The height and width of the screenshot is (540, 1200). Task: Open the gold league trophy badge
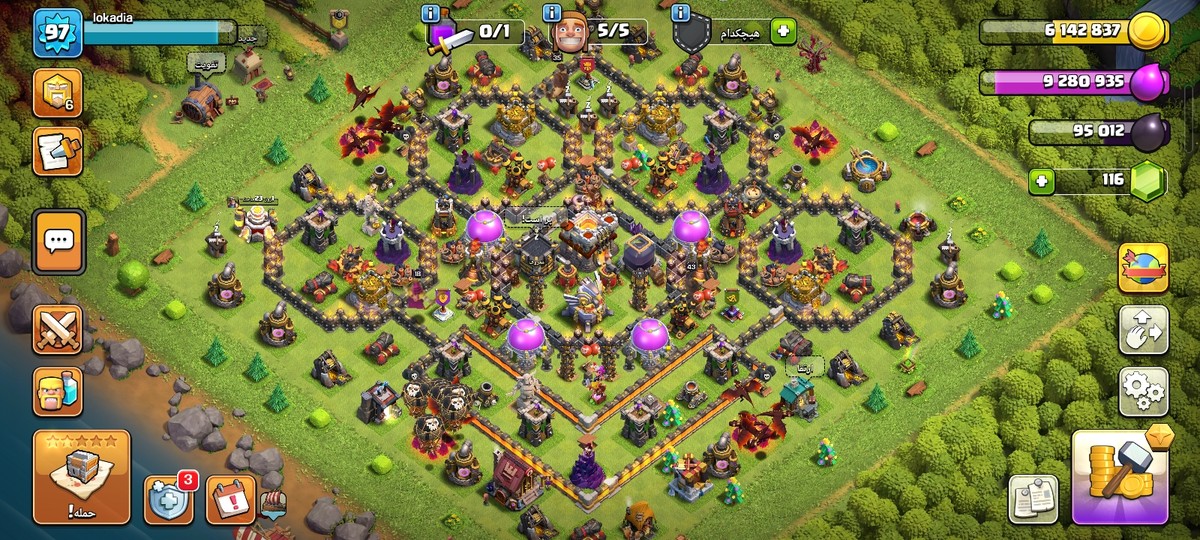coord(57,94)
